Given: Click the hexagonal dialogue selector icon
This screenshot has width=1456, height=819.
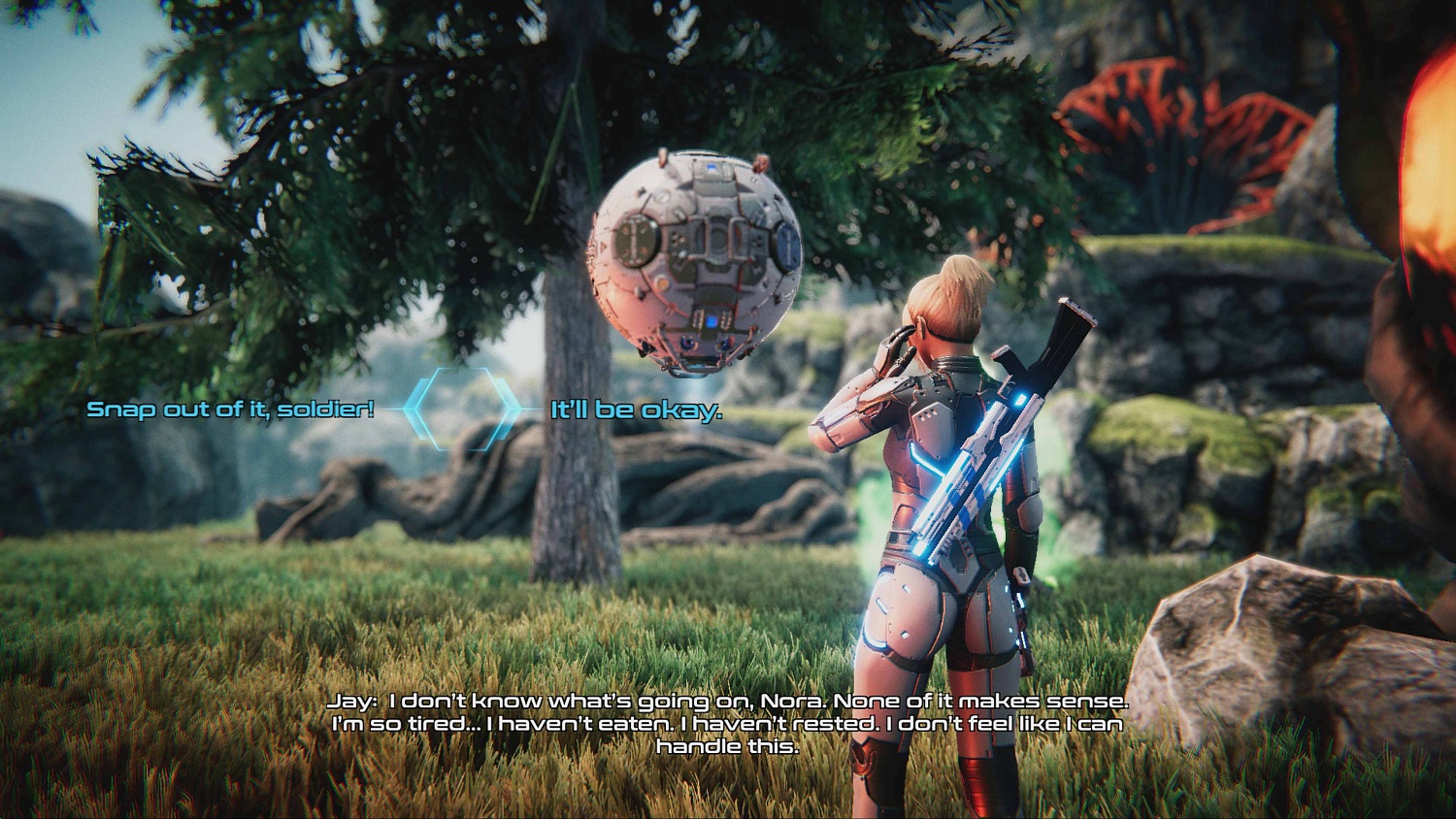Looking at the screenshot, I should (x=459, y=407).
